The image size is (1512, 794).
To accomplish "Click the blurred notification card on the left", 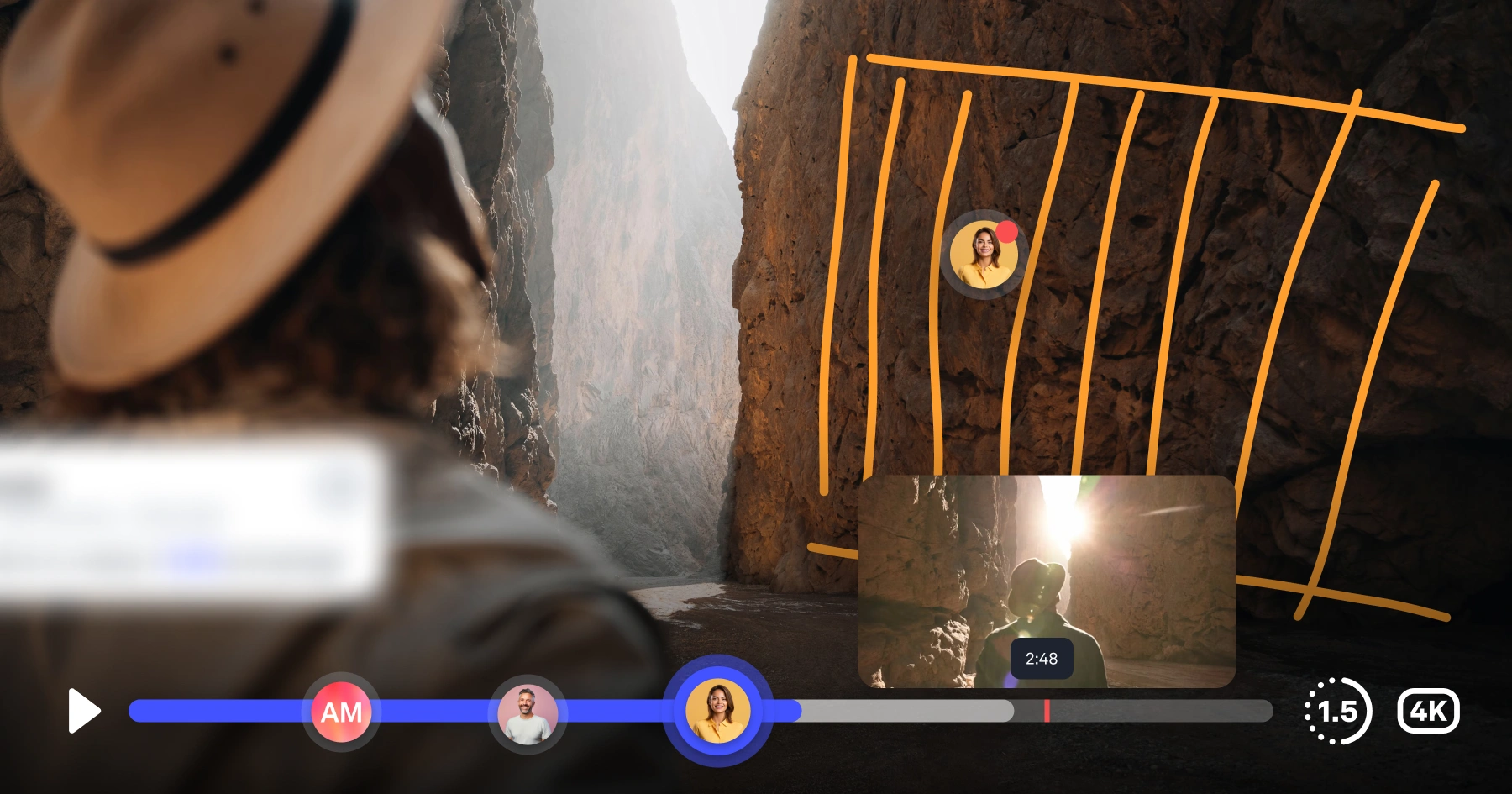I will pyautogui.click(x=185, y=513).
